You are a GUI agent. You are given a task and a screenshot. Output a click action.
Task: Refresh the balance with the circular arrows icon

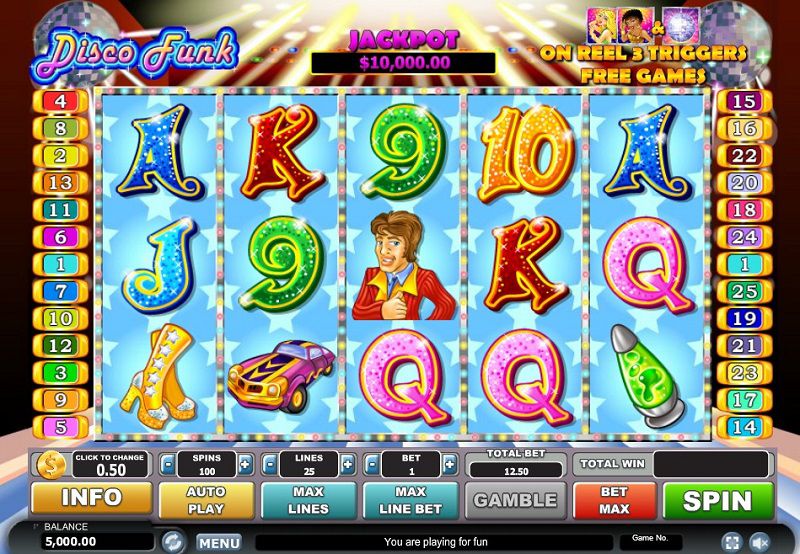point(172,542)
